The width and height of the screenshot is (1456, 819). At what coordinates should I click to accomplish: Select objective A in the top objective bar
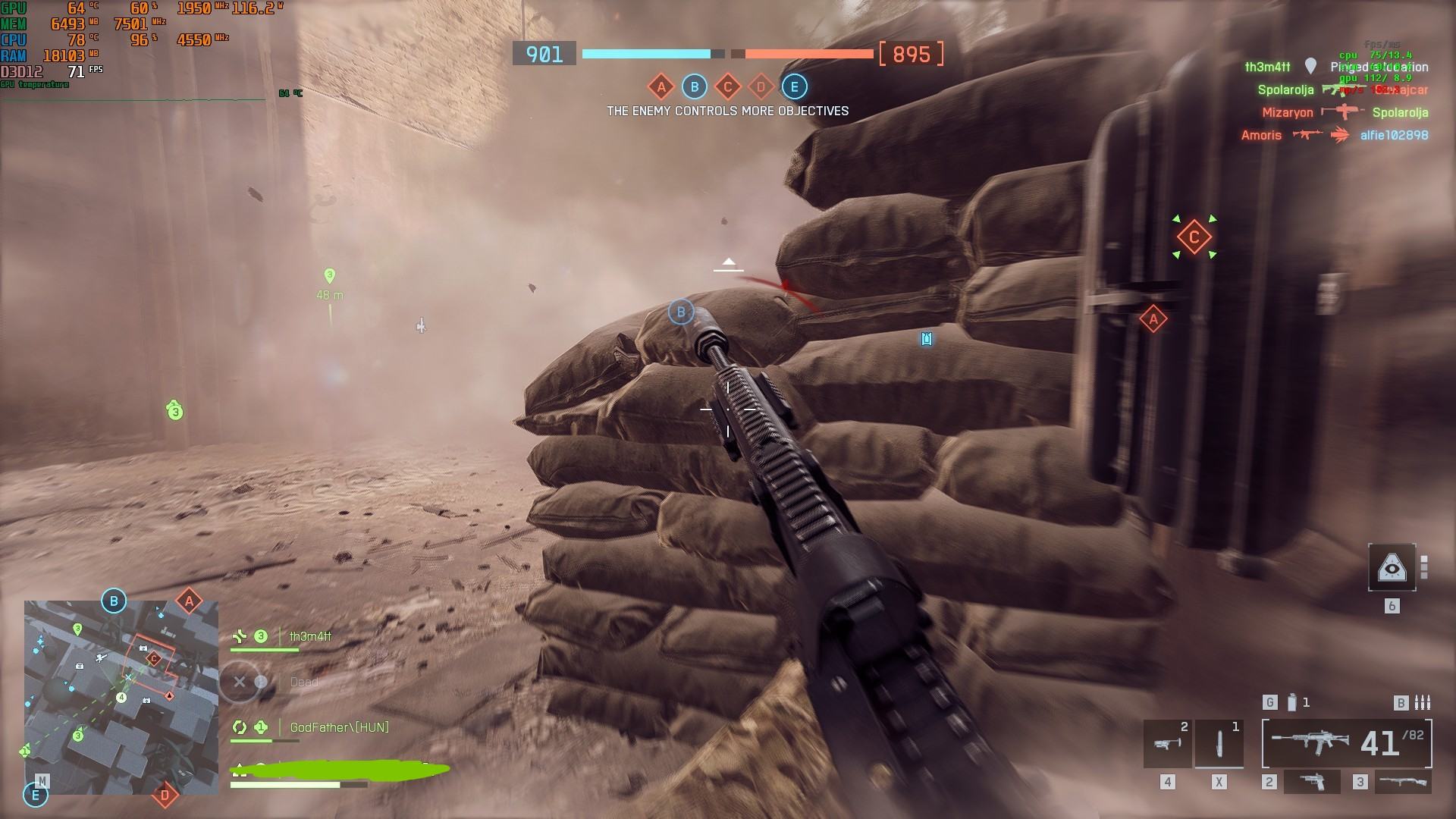click(661, 87)
